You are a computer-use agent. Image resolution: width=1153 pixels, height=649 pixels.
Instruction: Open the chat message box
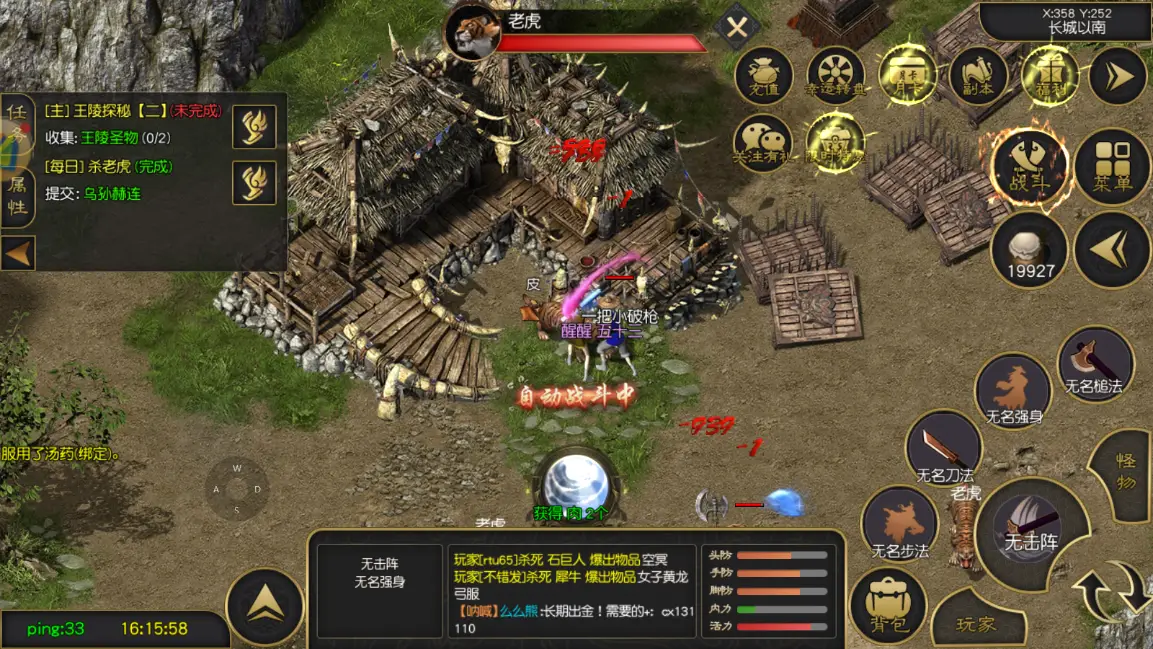(574, 592)
